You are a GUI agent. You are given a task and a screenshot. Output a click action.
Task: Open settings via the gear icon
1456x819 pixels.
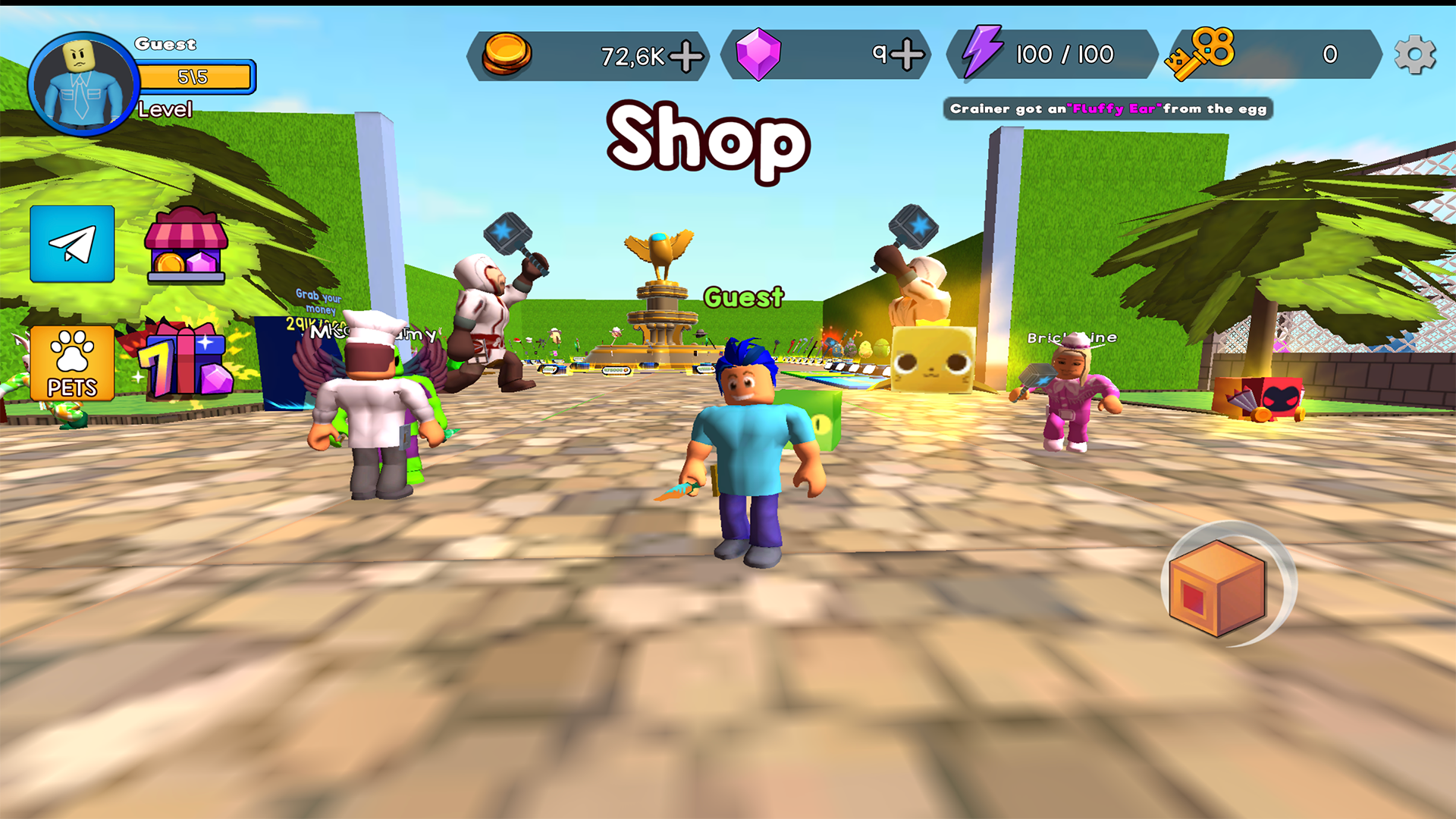coord(1415,53)
